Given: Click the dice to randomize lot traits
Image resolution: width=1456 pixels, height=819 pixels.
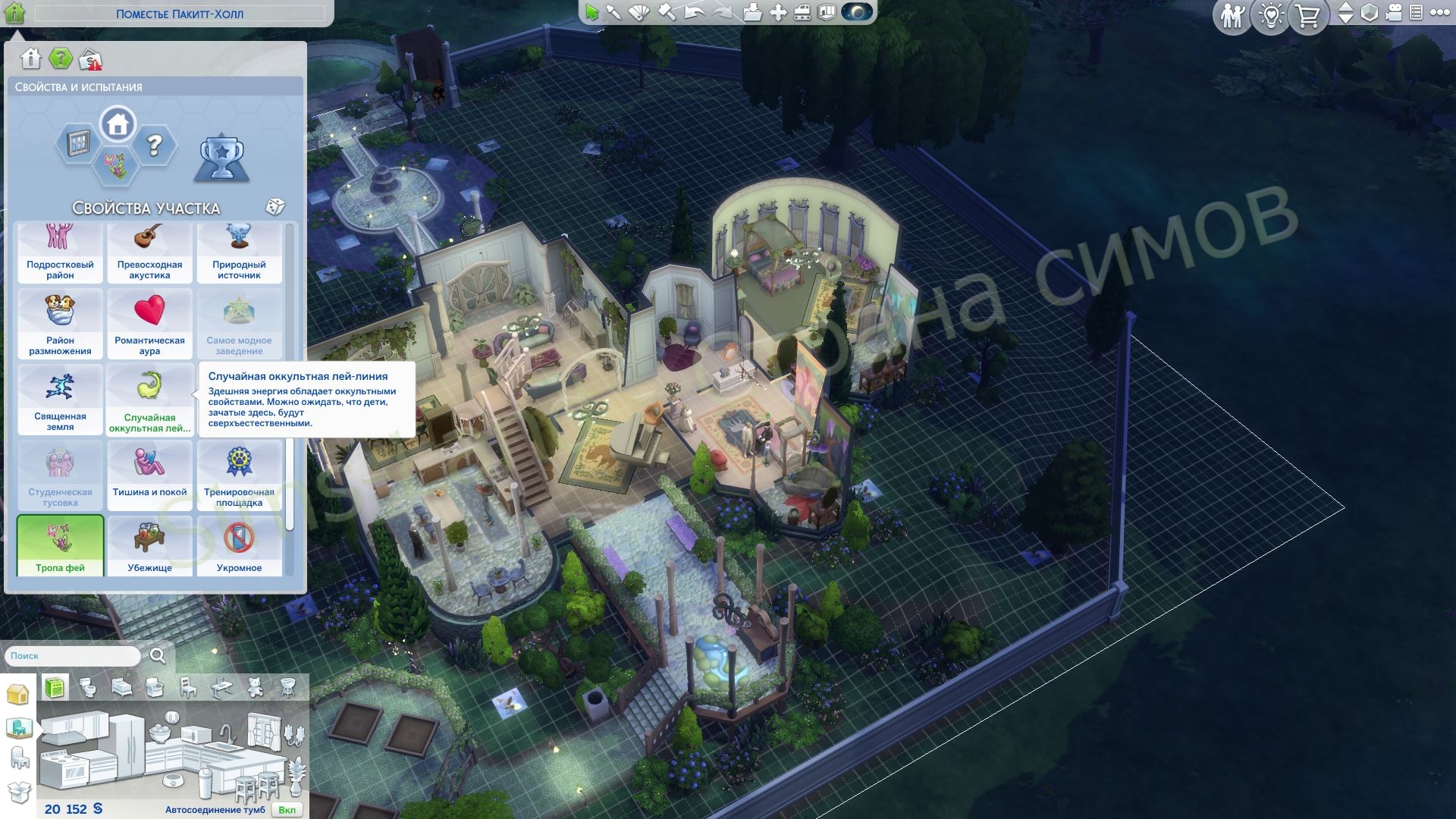Looking at the screenshot, I should point(275,207).
